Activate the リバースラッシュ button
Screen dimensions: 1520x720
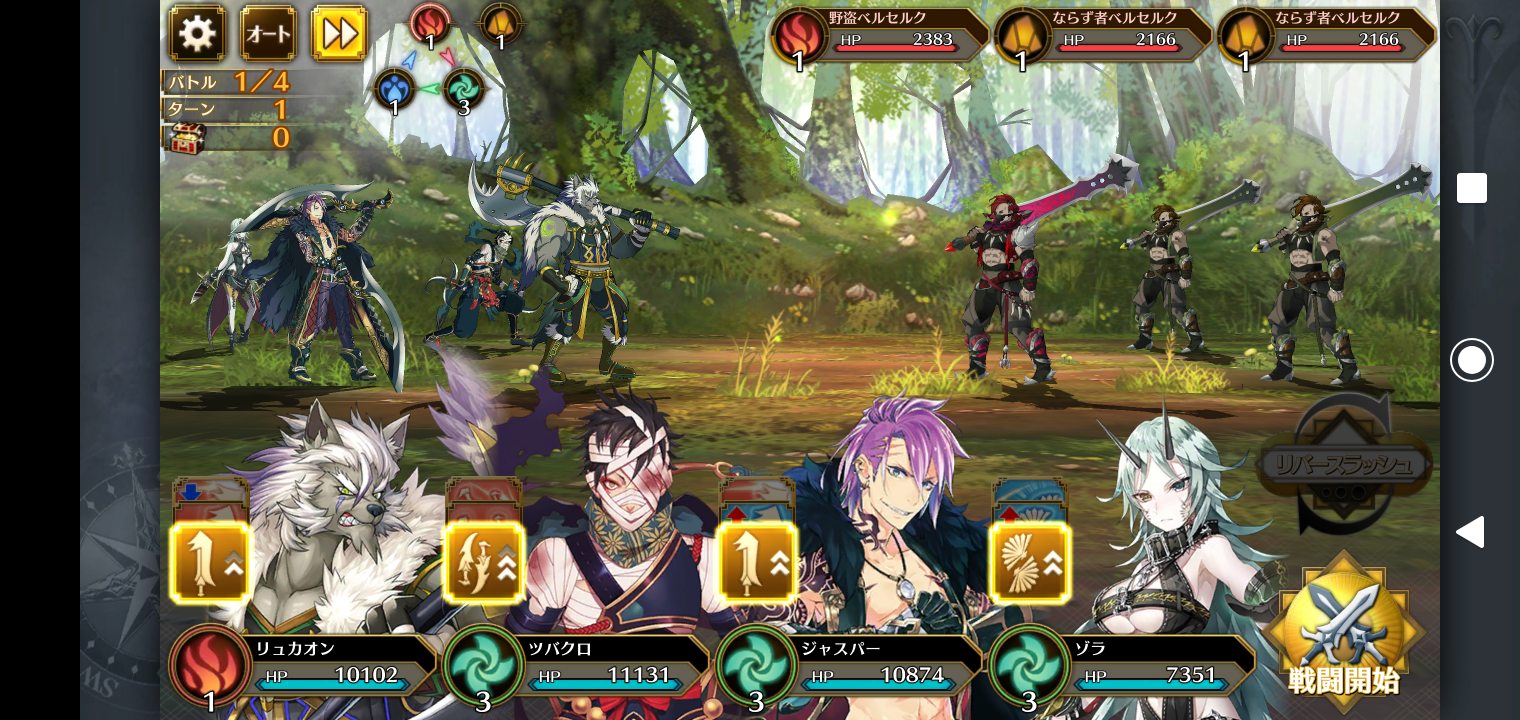(1343, 464)
